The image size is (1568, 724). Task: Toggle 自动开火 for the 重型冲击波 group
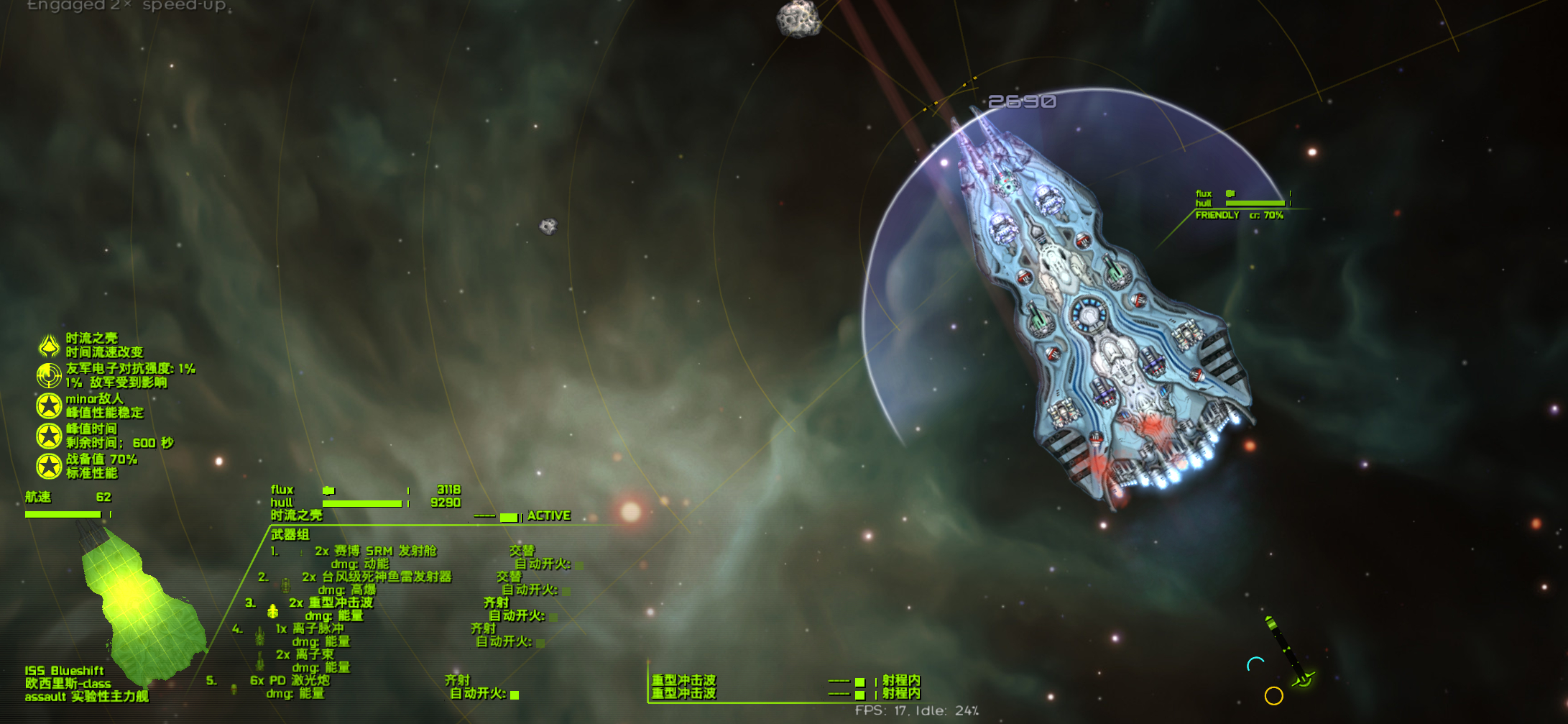coord(553,617)
